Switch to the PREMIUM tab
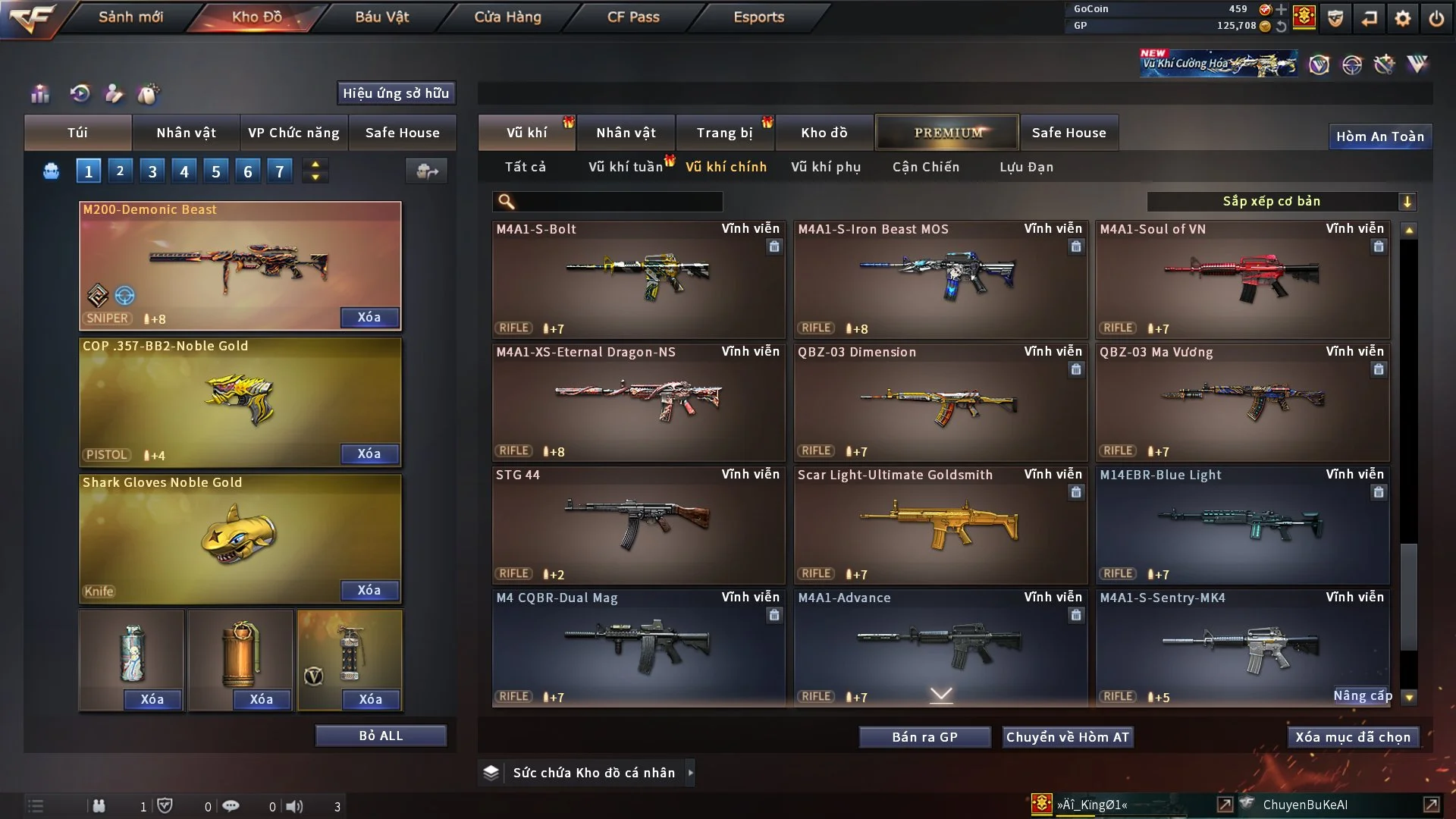The height and width of the screenshot is (819, 1456). click(947, 133)
